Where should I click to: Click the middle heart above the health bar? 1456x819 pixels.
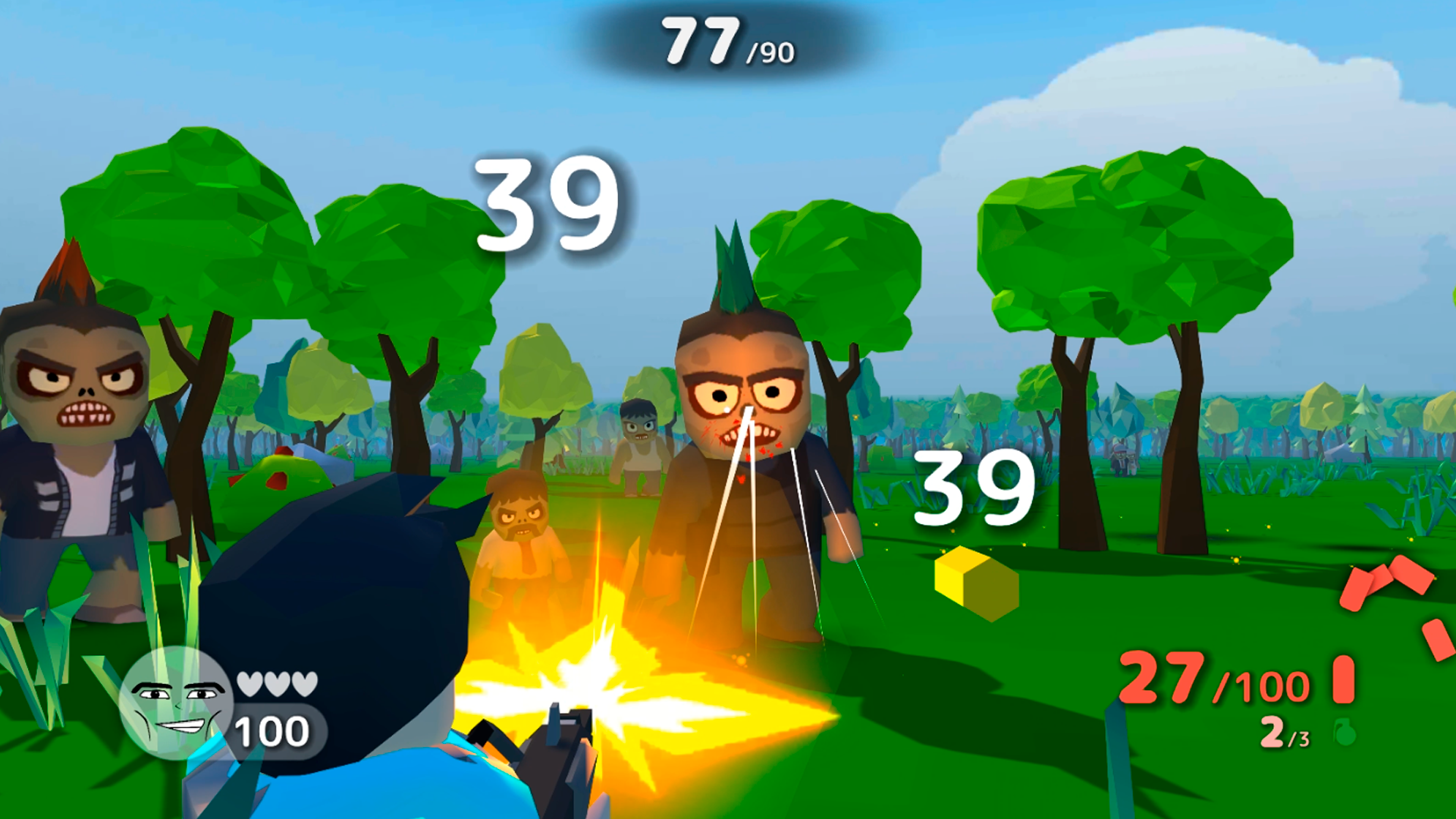click(276, 682)
